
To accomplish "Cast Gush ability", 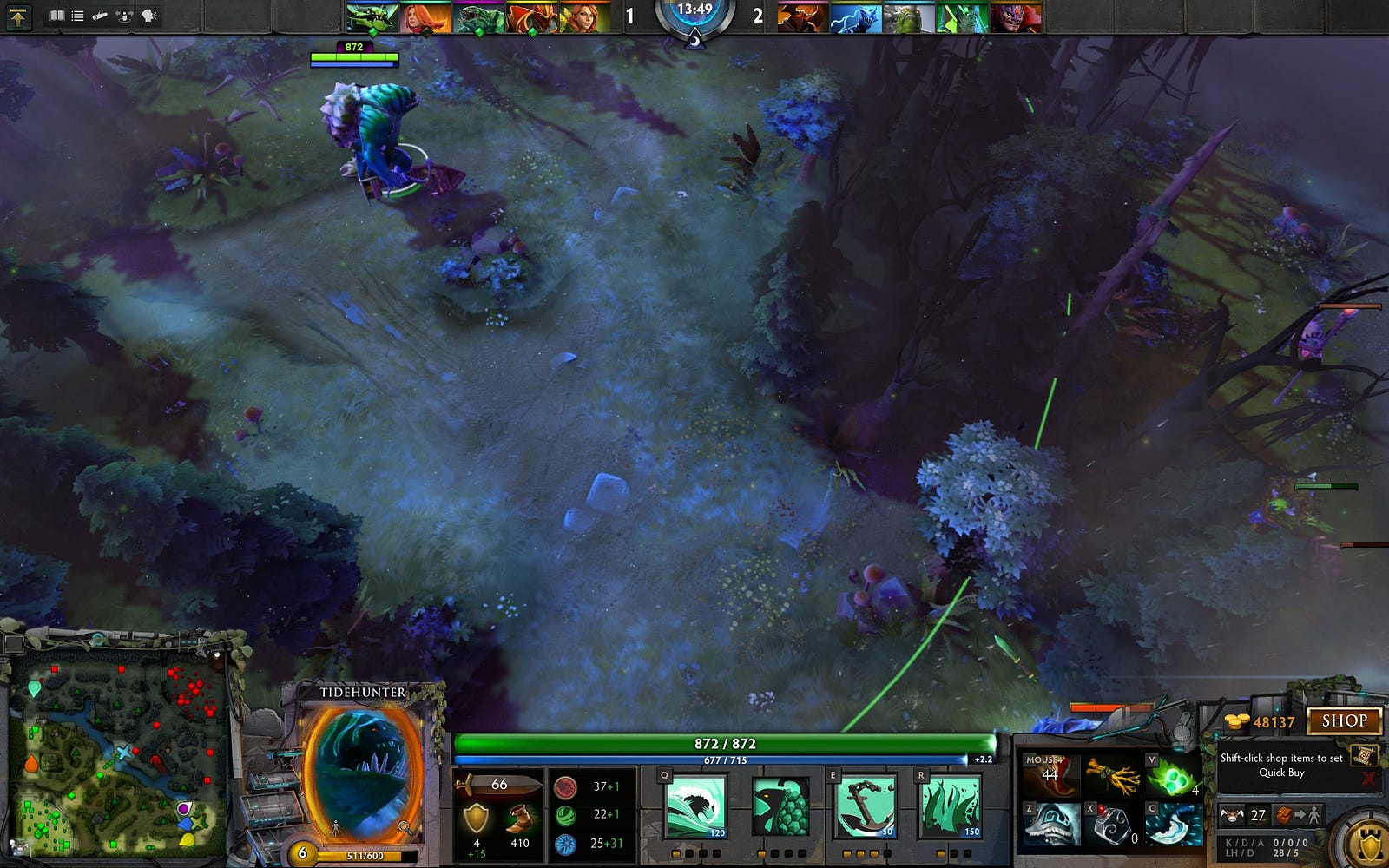I will 694,807.
